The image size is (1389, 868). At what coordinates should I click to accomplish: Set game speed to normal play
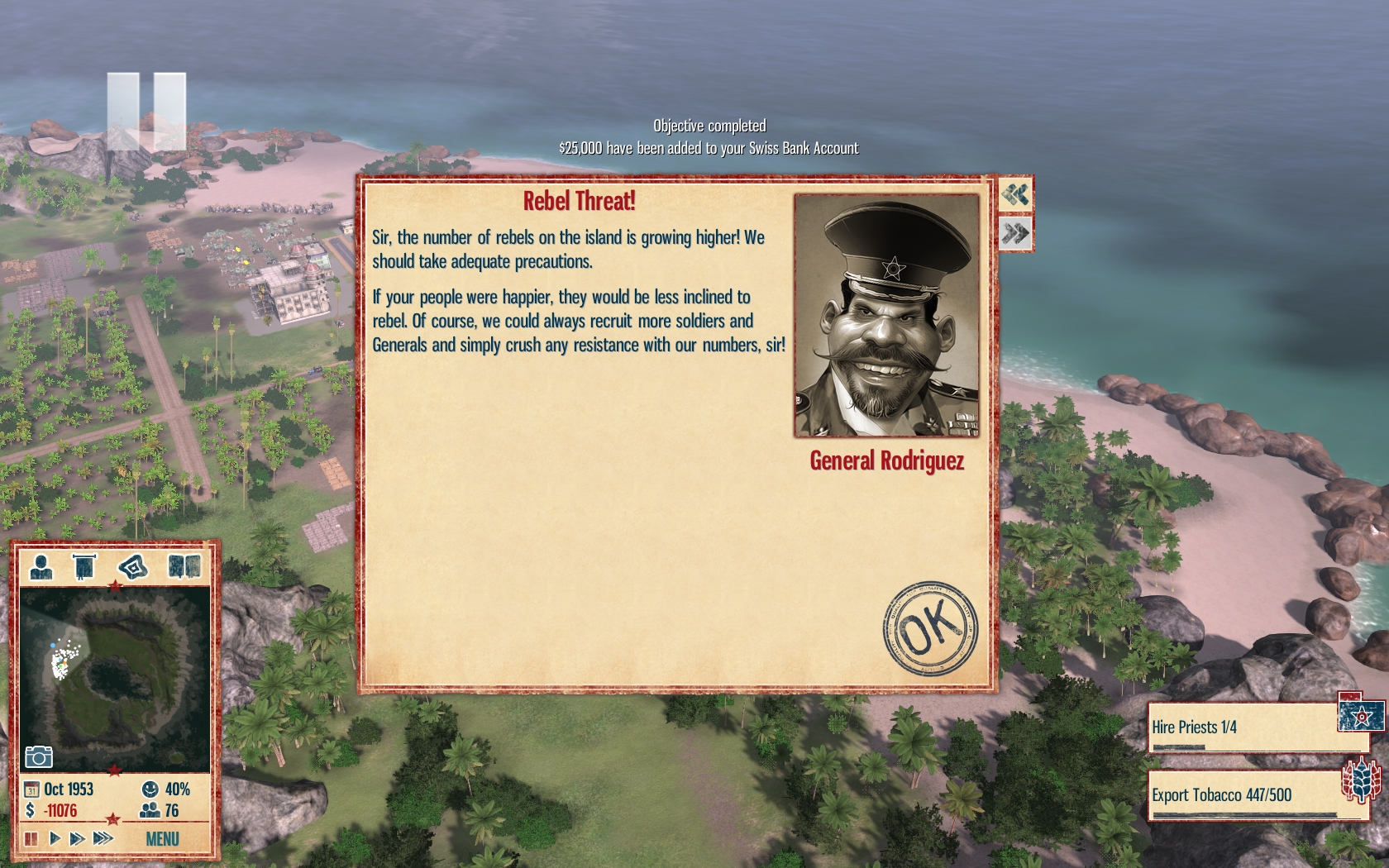pyautogui.click(x=55, y=838)
